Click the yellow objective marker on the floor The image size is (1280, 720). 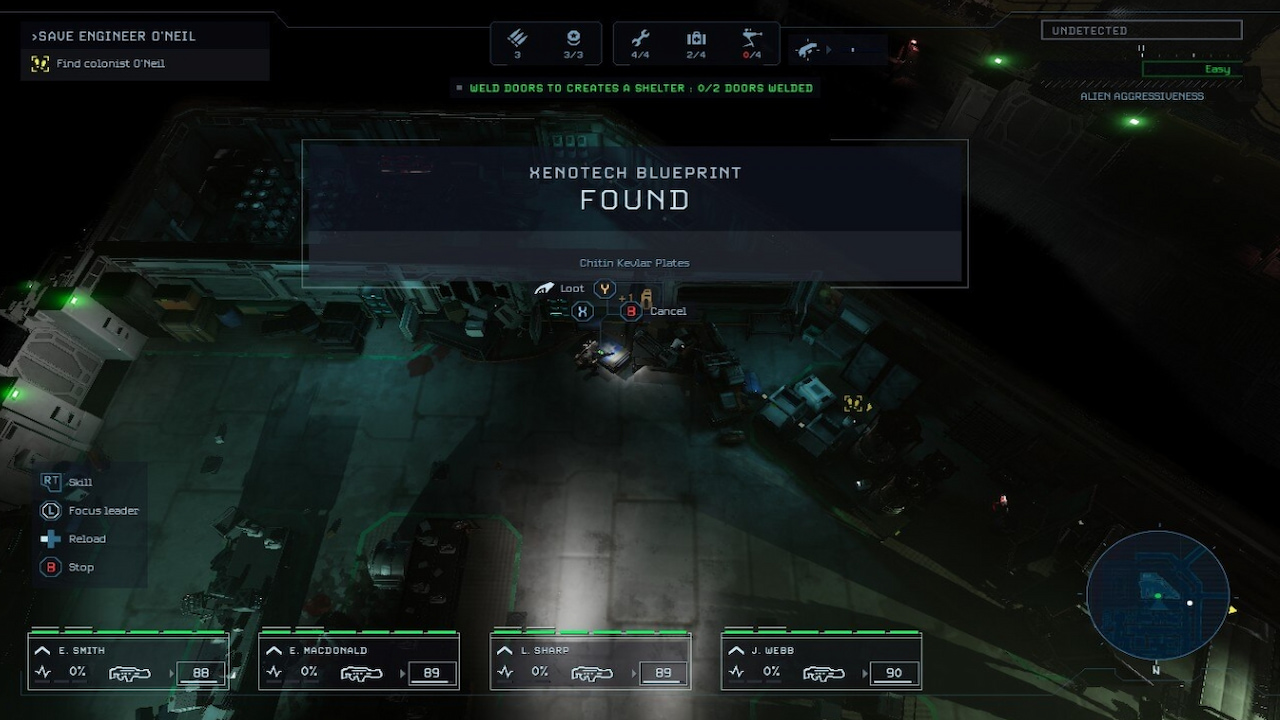(855, 403)
